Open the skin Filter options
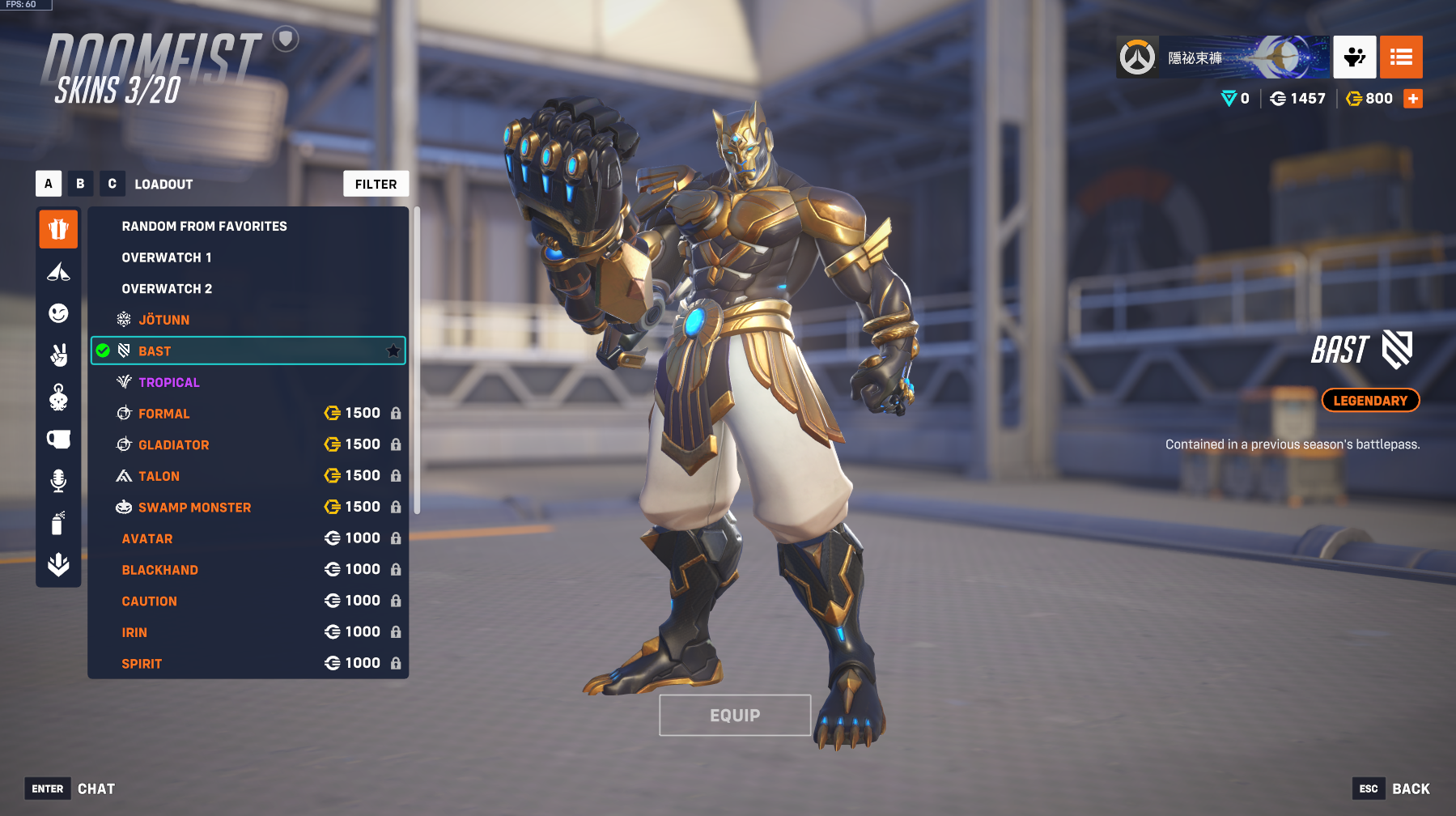The height and width of the screenshot is (816, 1456). click(x=376, y=184)
